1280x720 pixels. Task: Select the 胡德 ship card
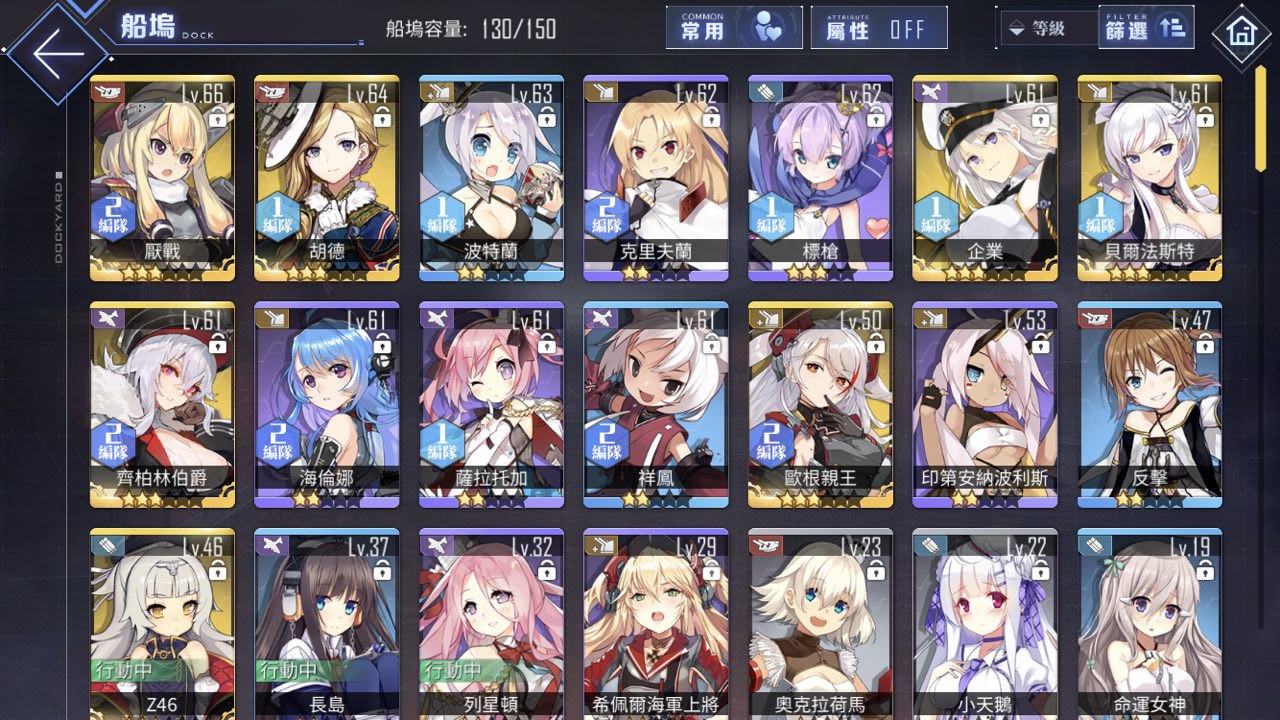(327, 178)
